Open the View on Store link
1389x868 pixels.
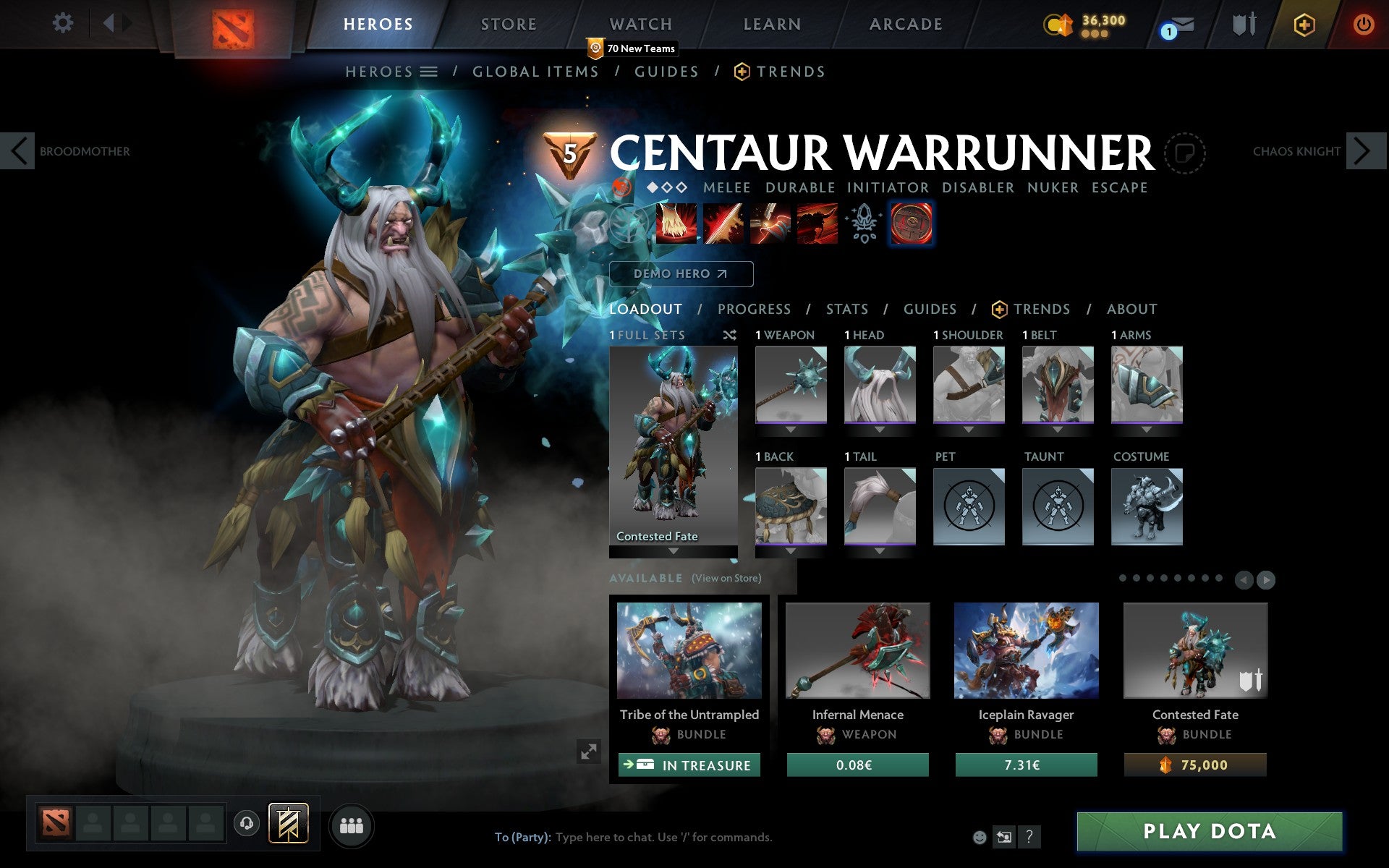coord(726,578)
